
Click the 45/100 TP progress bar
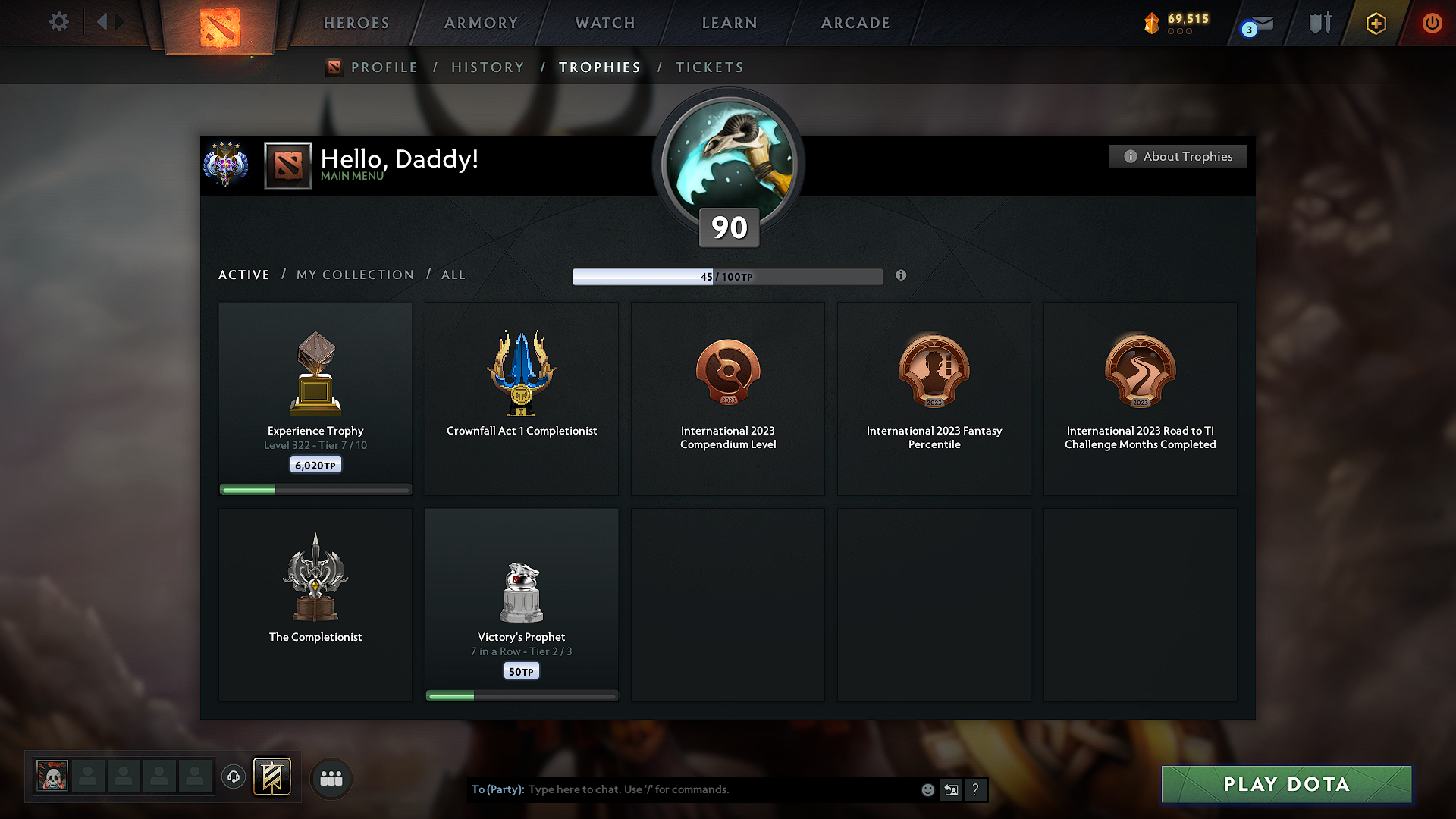727,276
